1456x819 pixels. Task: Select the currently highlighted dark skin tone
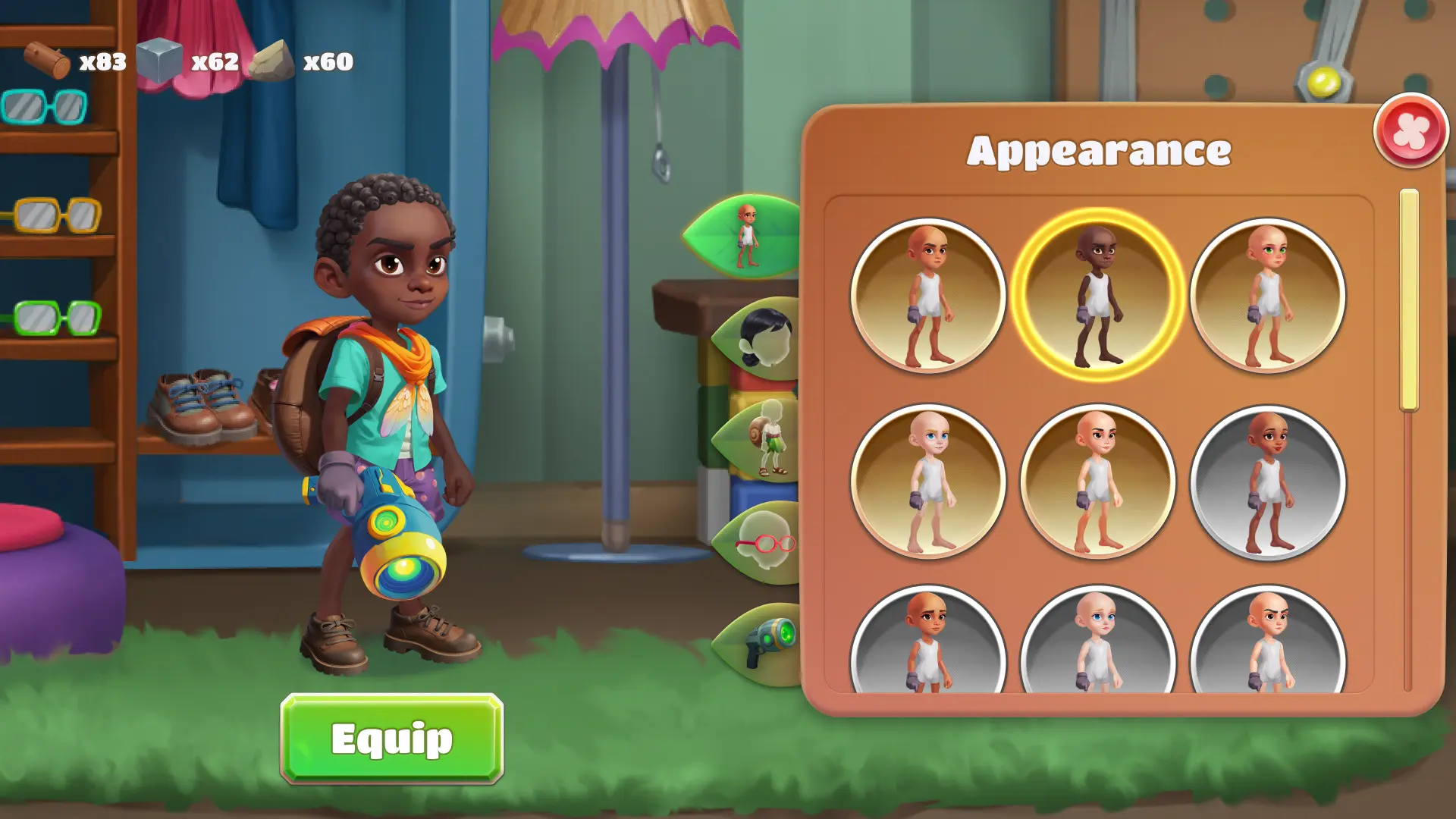(x=1098, y=296)
